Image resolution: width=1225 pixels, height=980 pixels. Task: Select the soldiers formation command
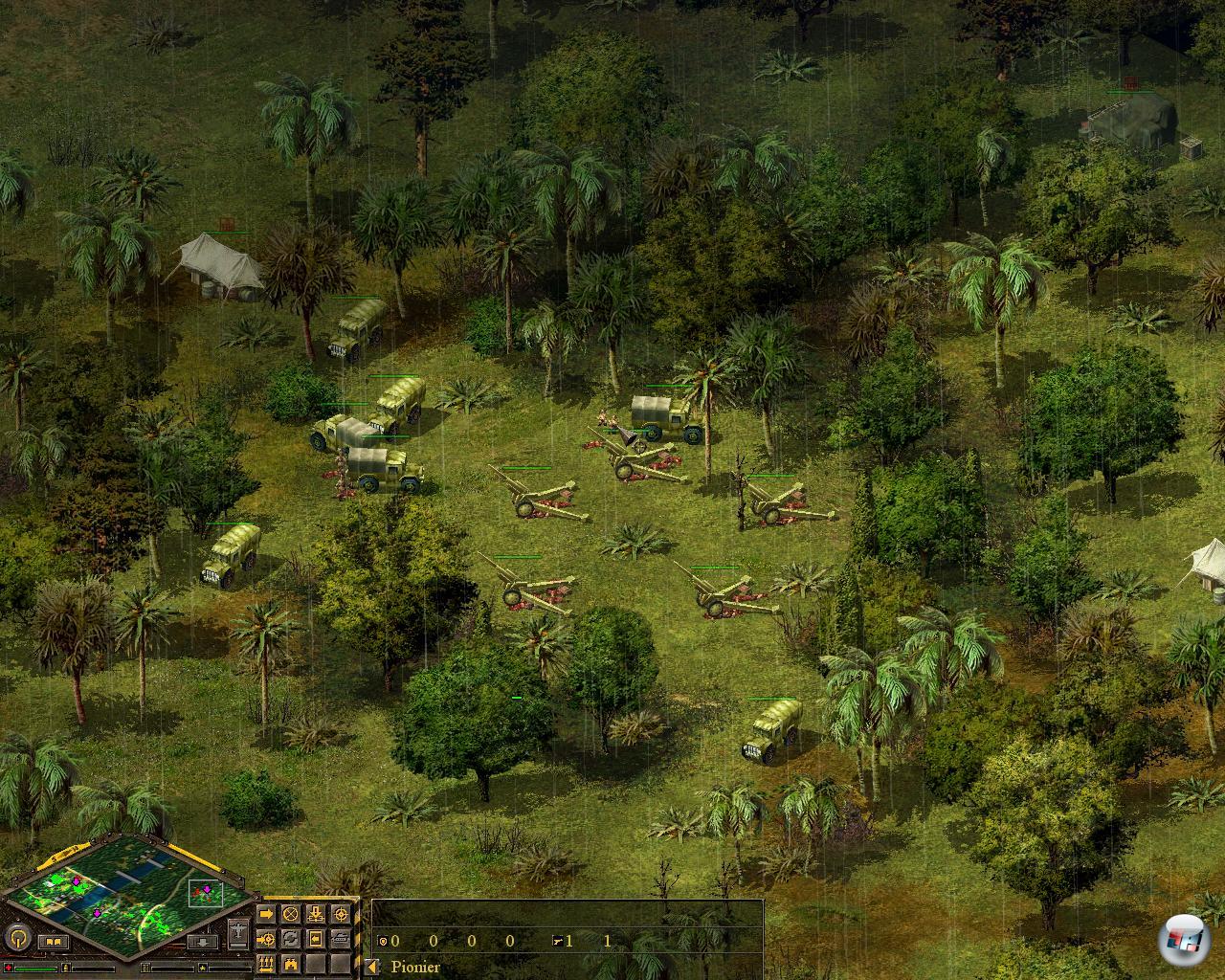267,963
